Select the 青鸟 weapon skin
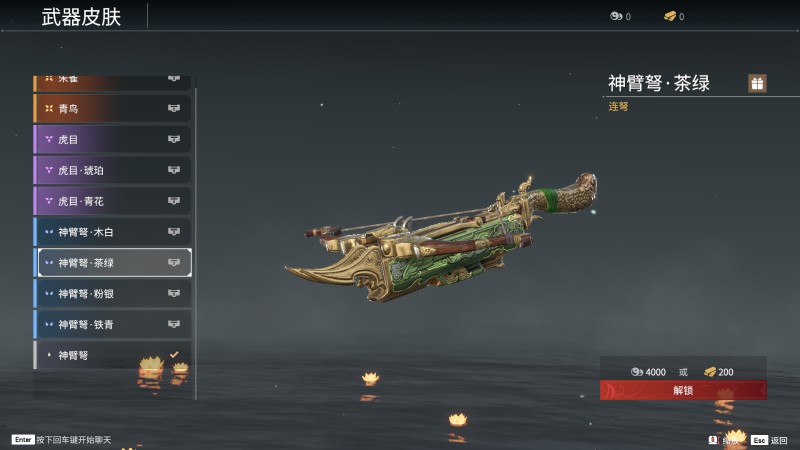 tap(112, 108)
